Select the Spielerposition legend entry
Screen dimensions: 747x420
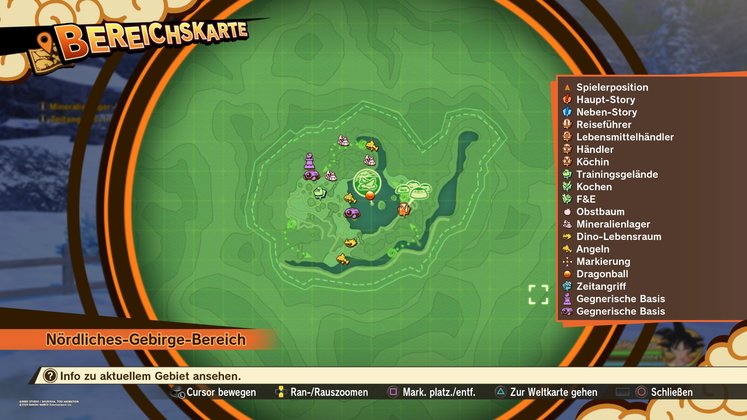tap(612, 87)
